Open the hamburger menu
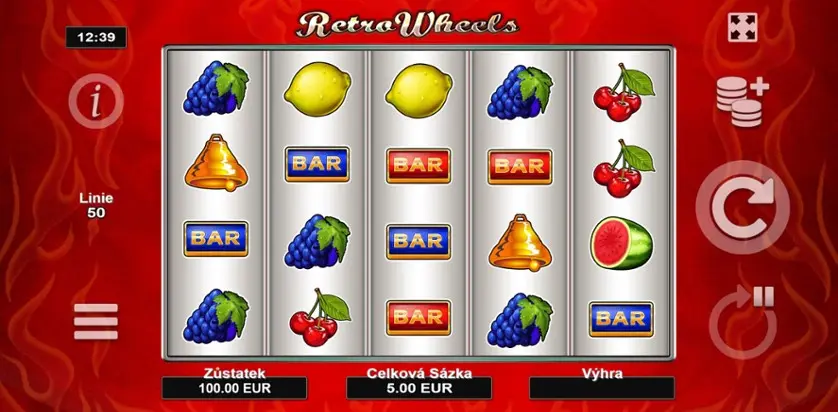 click(96, 321)
